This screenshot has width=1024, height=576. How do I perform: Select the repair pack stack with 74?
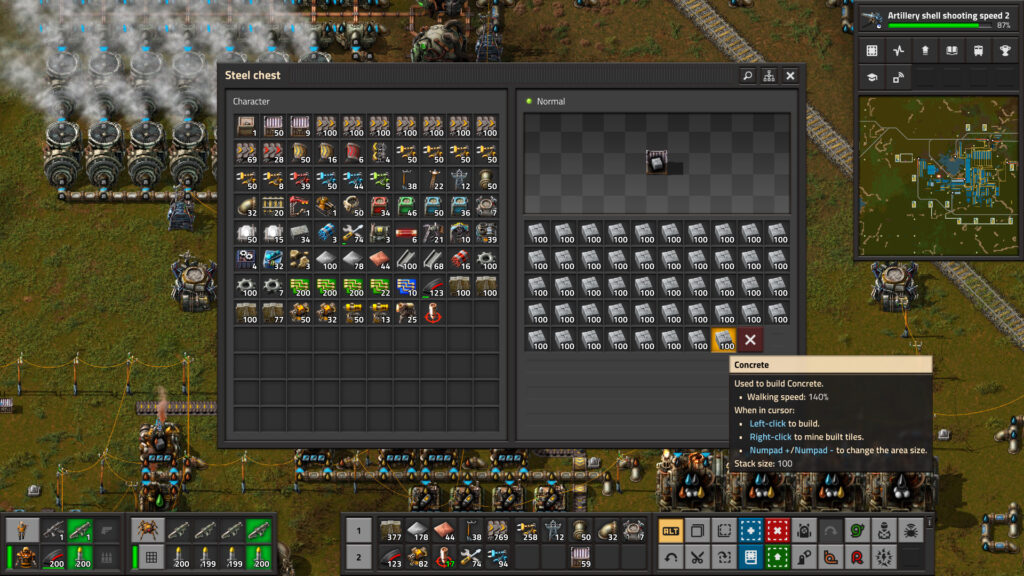coord(352,233)
